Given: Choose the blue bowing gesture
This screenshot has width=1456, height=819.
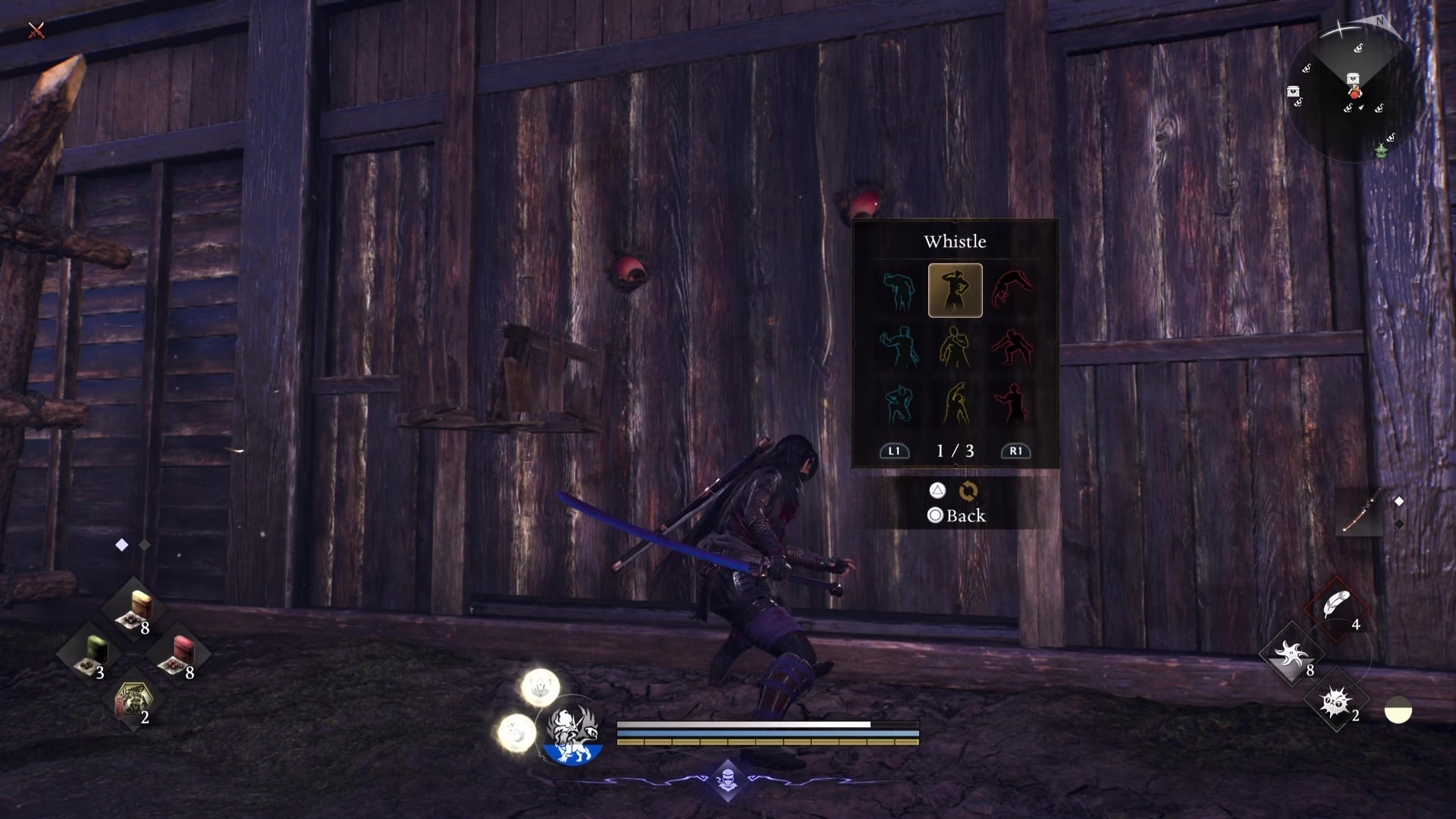Looking at the screenshot, I should [899, 290].
